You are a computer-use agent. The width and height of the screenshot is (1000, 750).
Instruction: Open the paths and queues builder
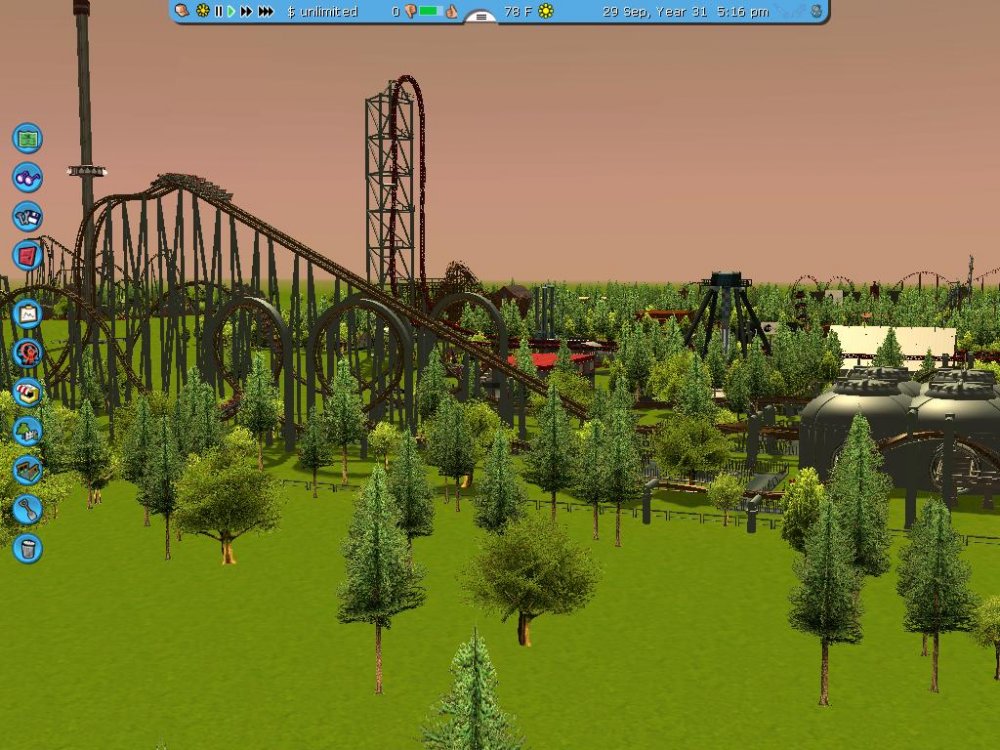coord(27,470)
